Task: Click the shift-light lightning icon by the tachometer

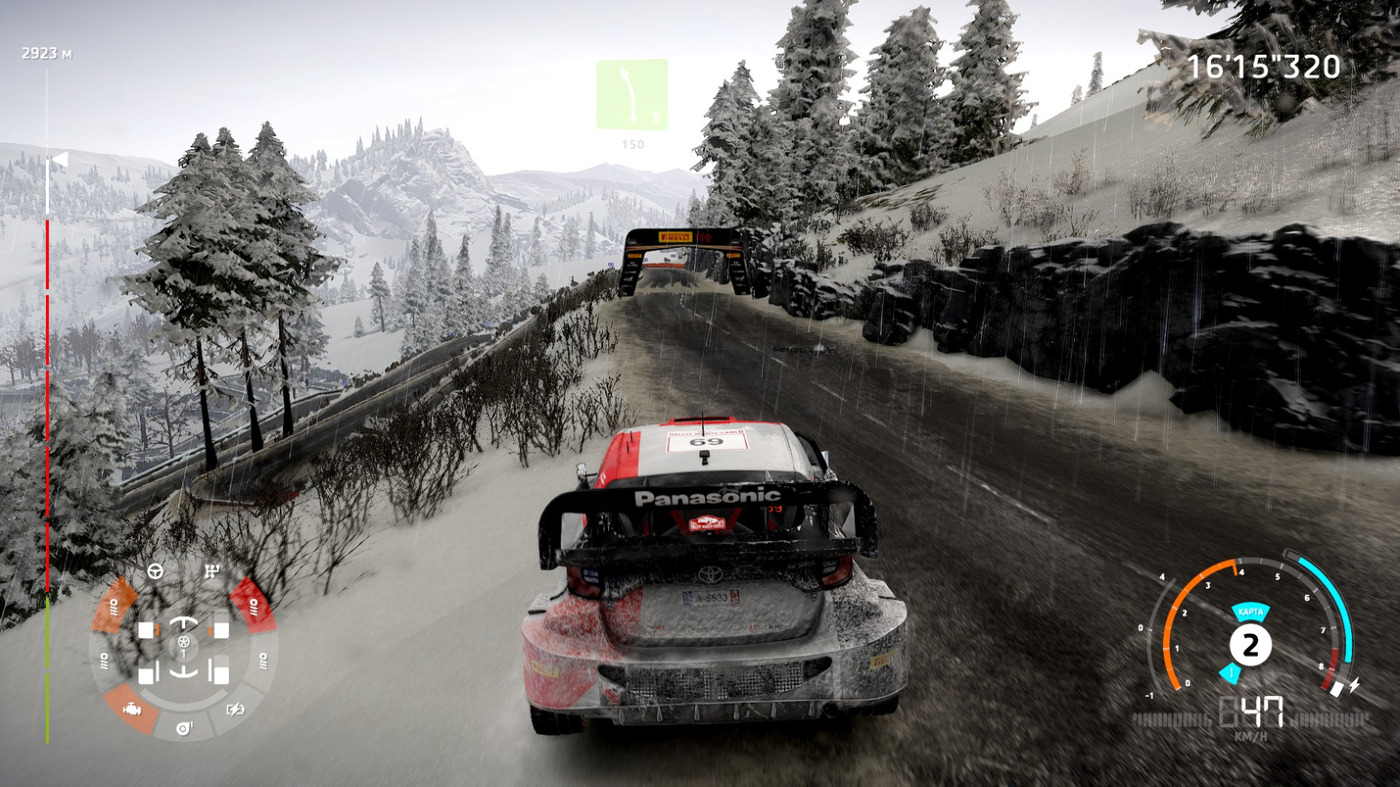Action: click(1355, 684)
